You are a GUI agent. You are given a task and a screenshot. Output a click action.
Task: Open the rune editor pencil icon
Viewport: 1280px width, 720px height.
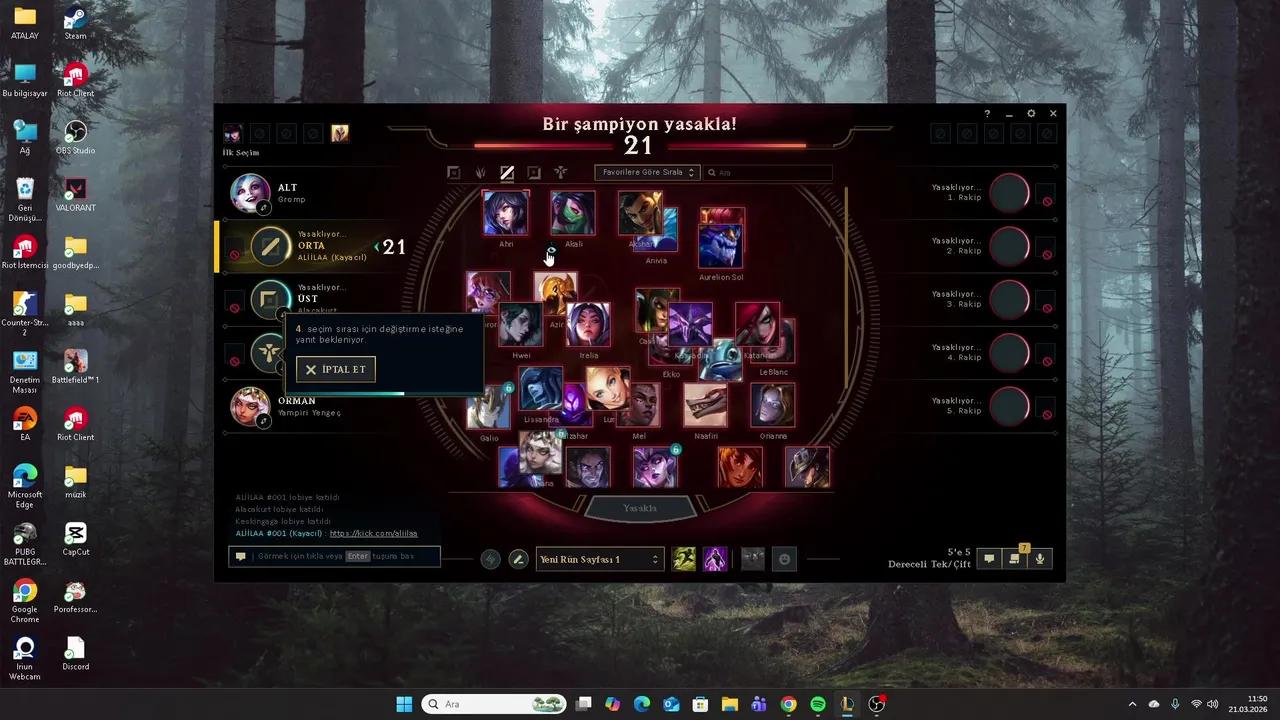(x=518, y=558)
